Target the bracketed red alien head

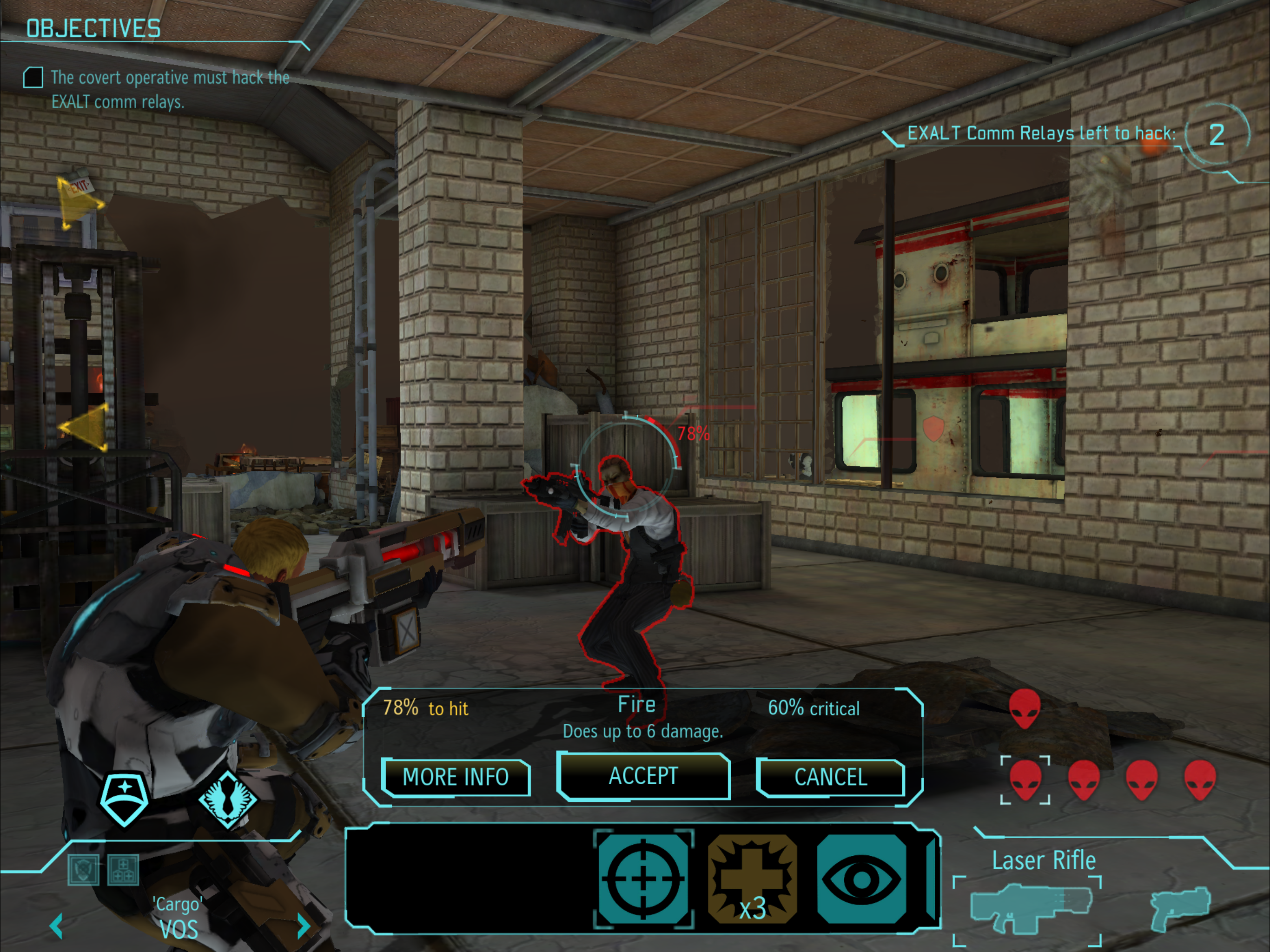click(1025, 780)
